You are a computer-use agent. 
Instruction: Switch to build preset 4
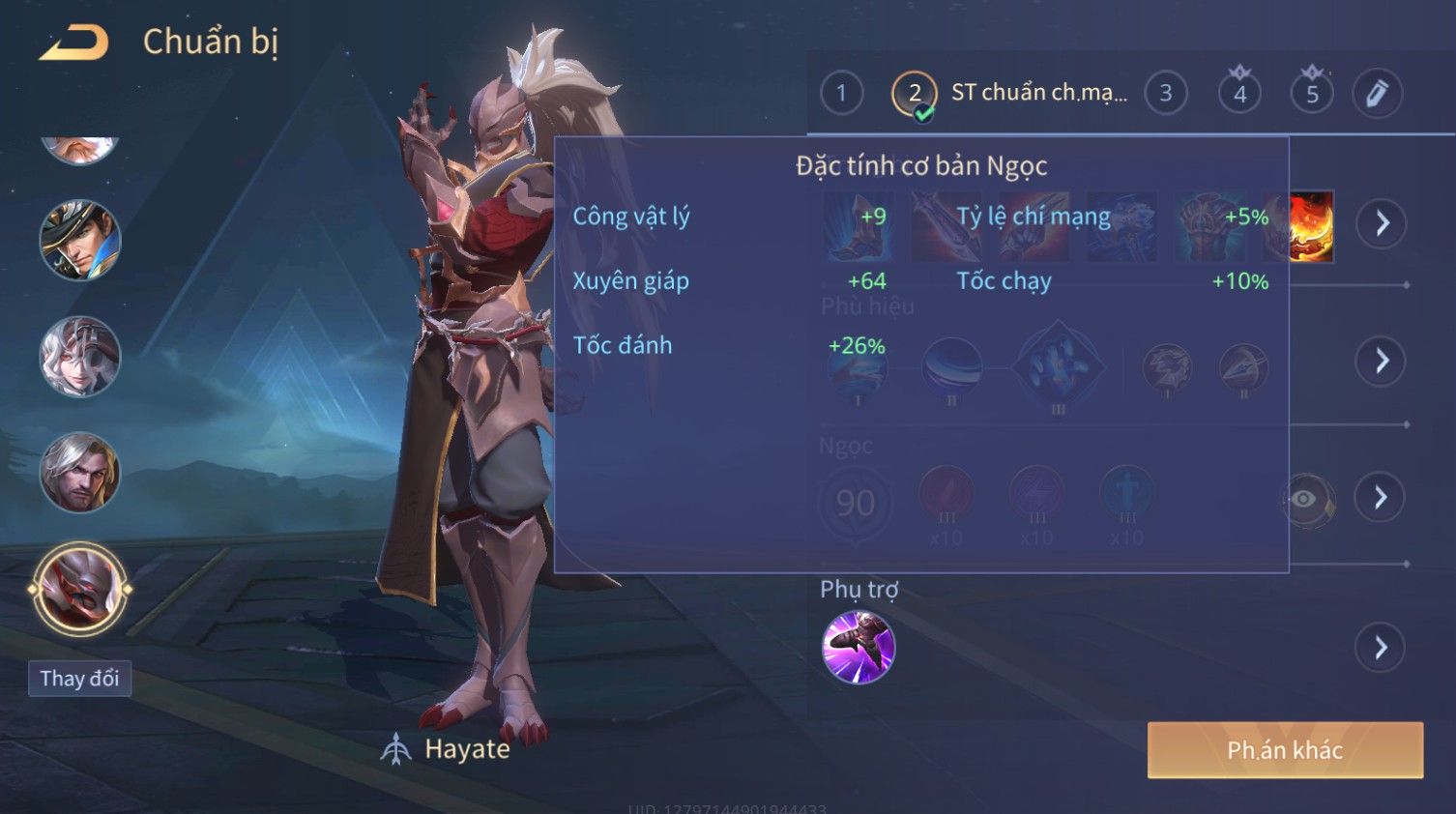click(x=1239, y=93)
